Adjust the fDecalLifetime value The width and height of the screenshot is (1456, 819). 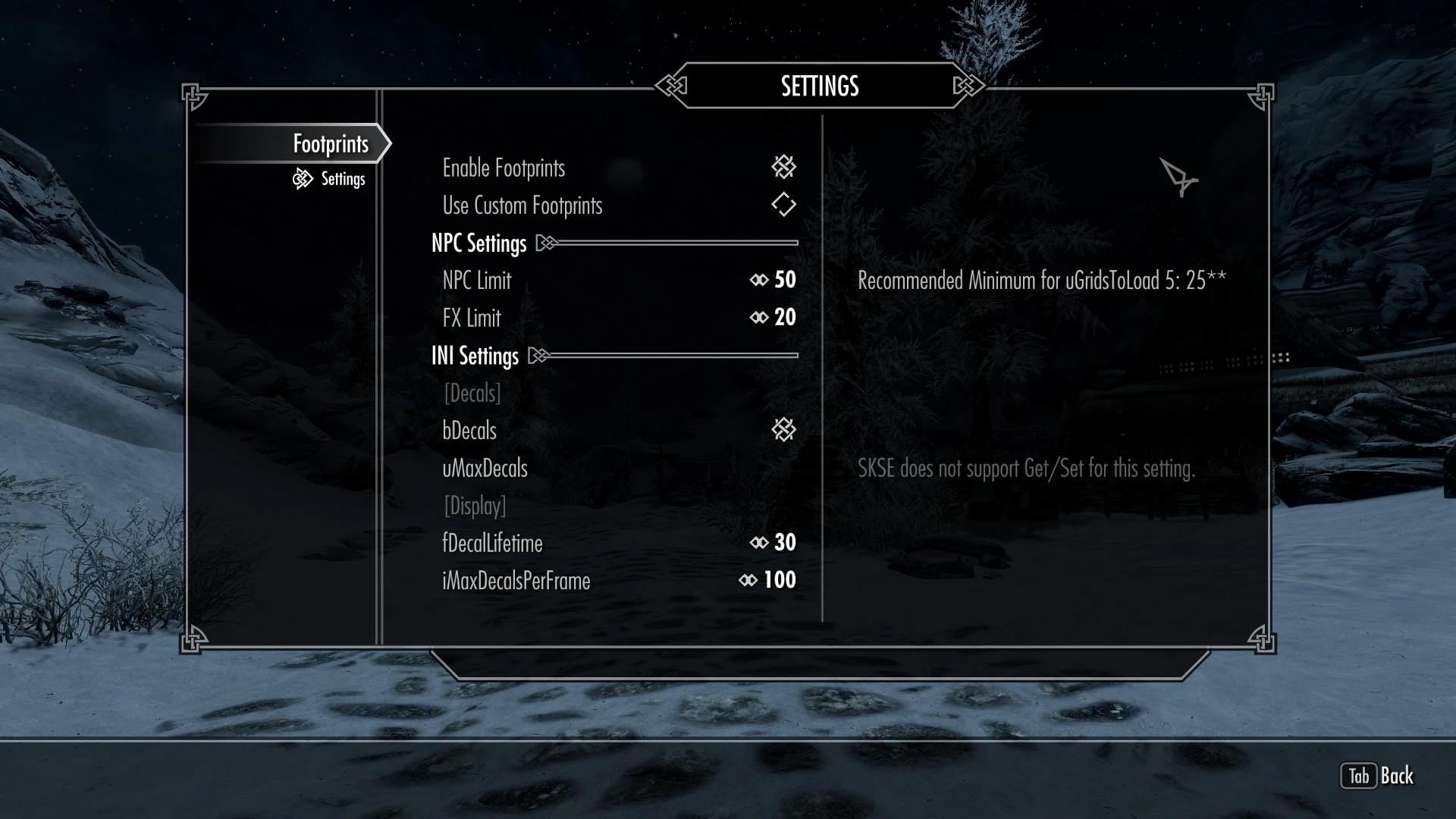[x=773, y=543]
